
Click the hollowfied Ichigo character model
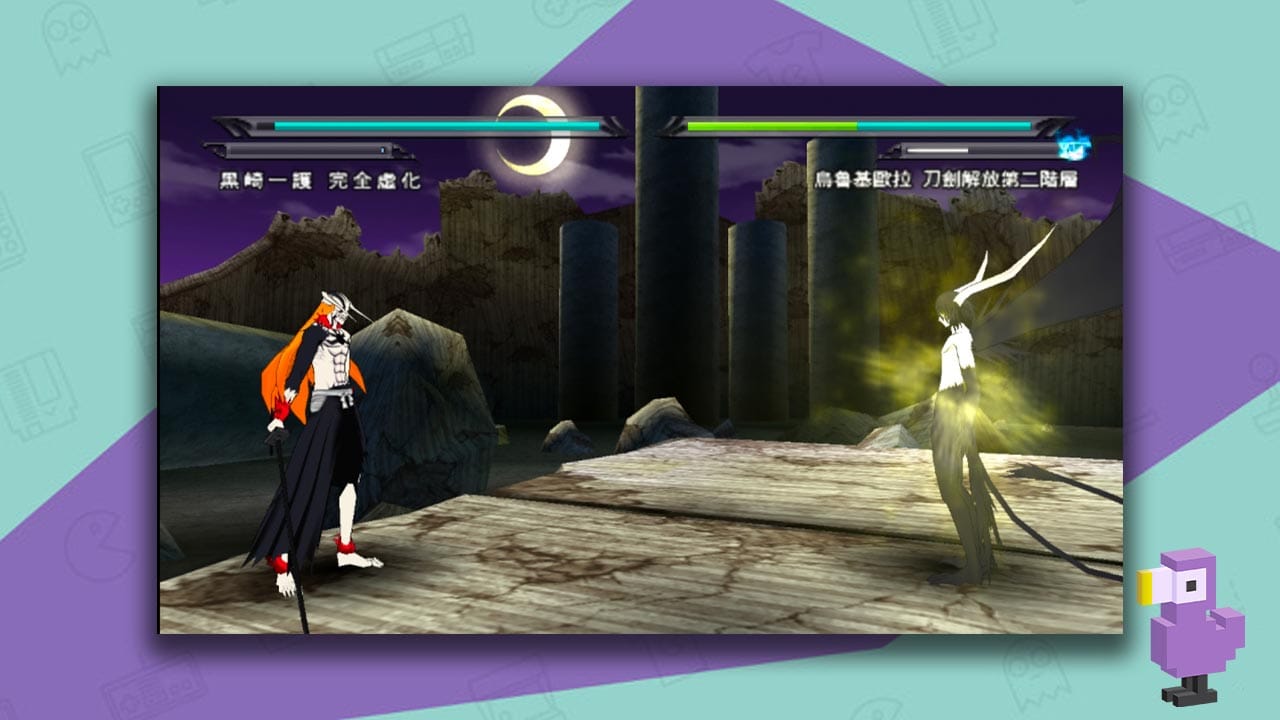tap(310, 420)
